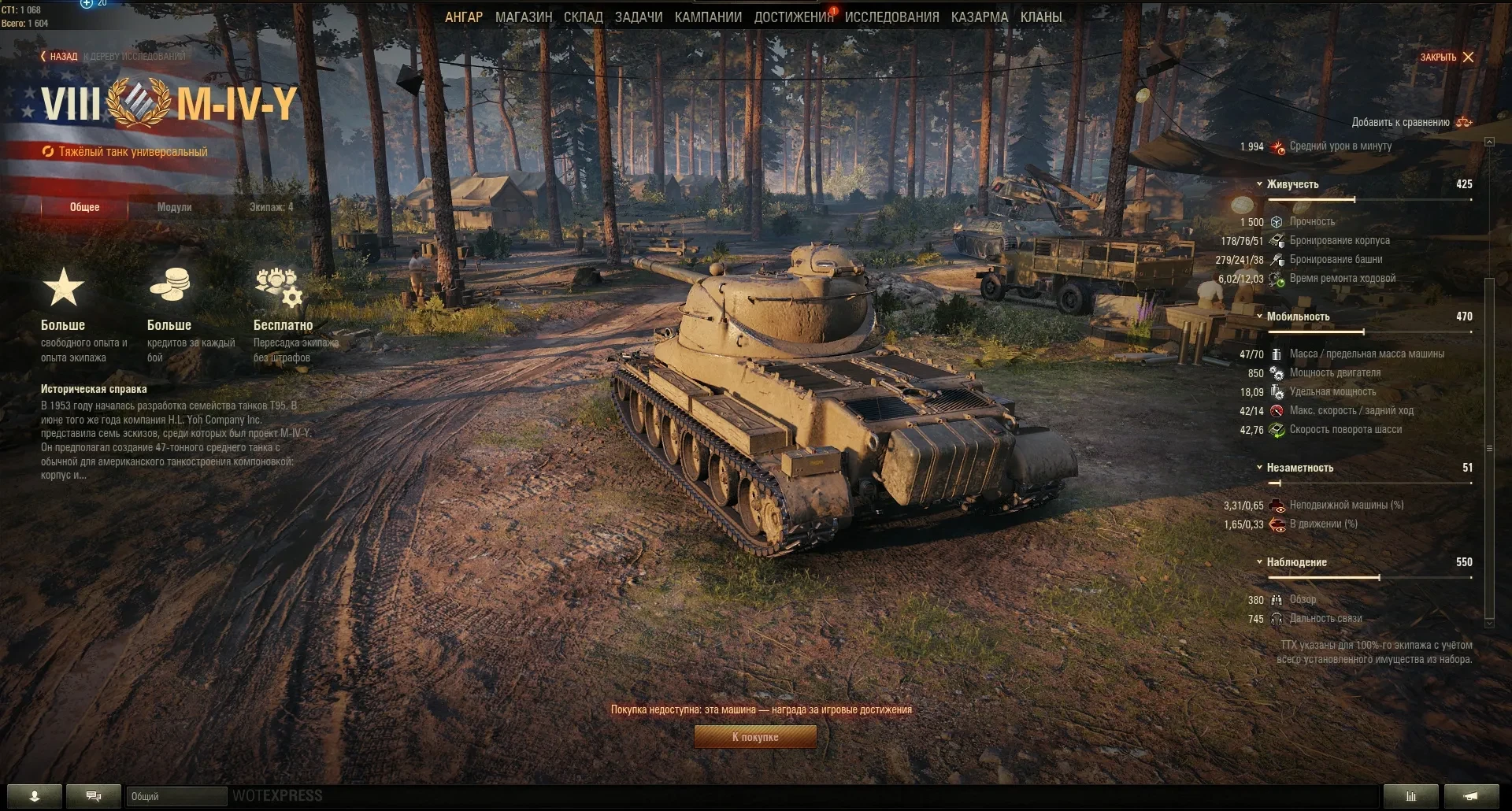Switch to the Модули tab
Screen dimensions: 1512x811
point(174,207)
